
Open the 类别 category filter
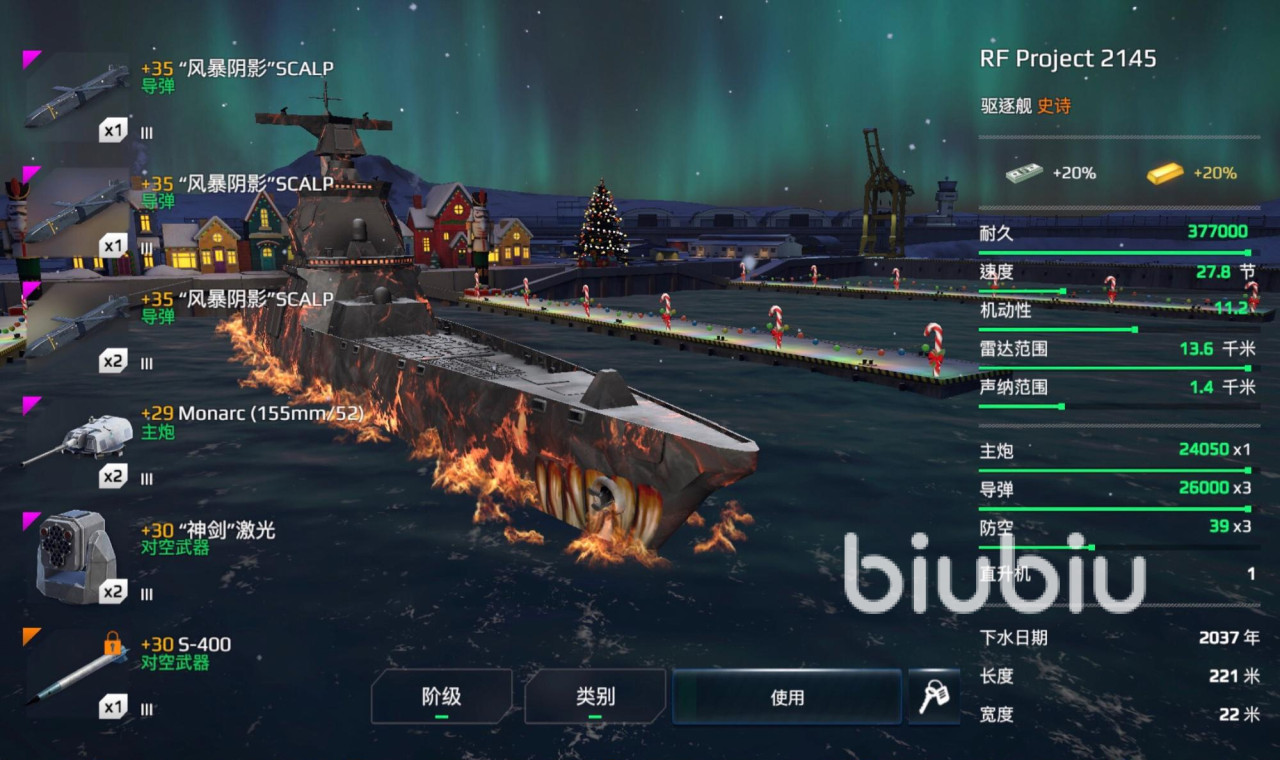(595, 697)
